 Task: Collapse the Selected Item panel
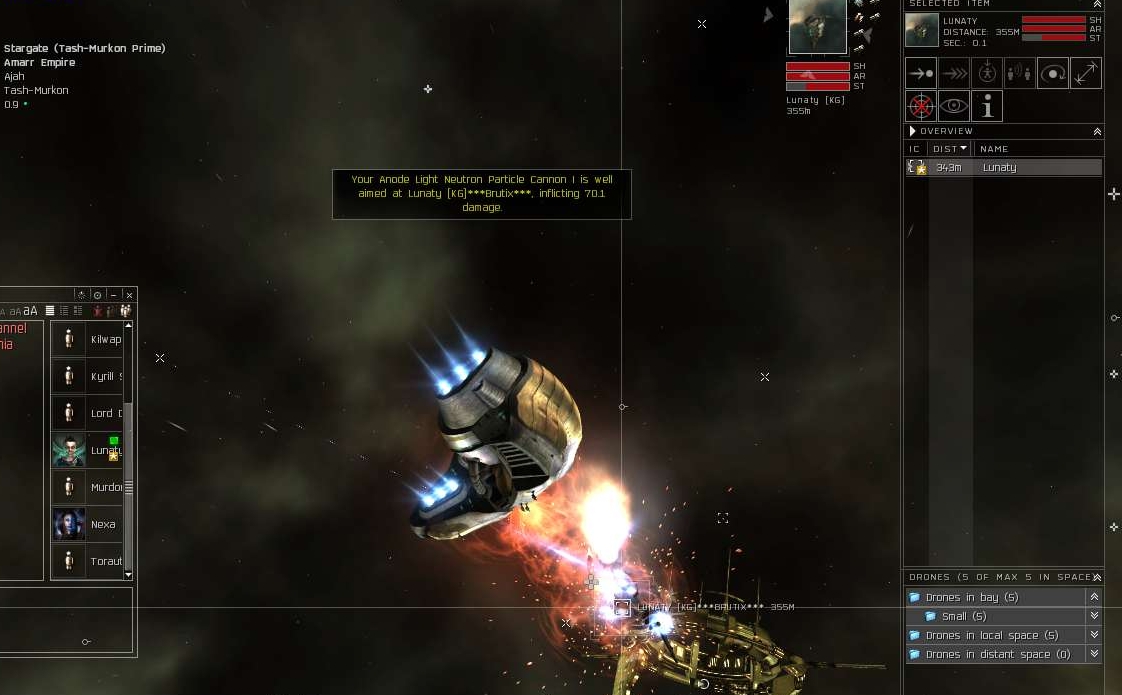[1097, 5]
